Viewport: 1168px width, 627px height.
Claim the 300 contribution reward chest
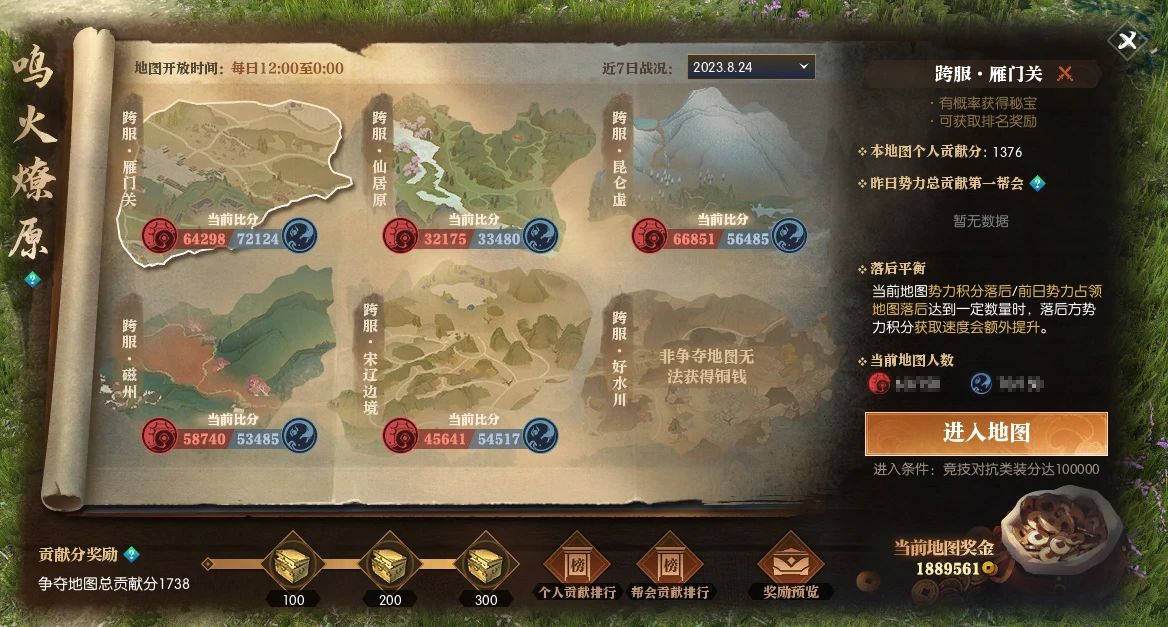(x=486, y=567)
